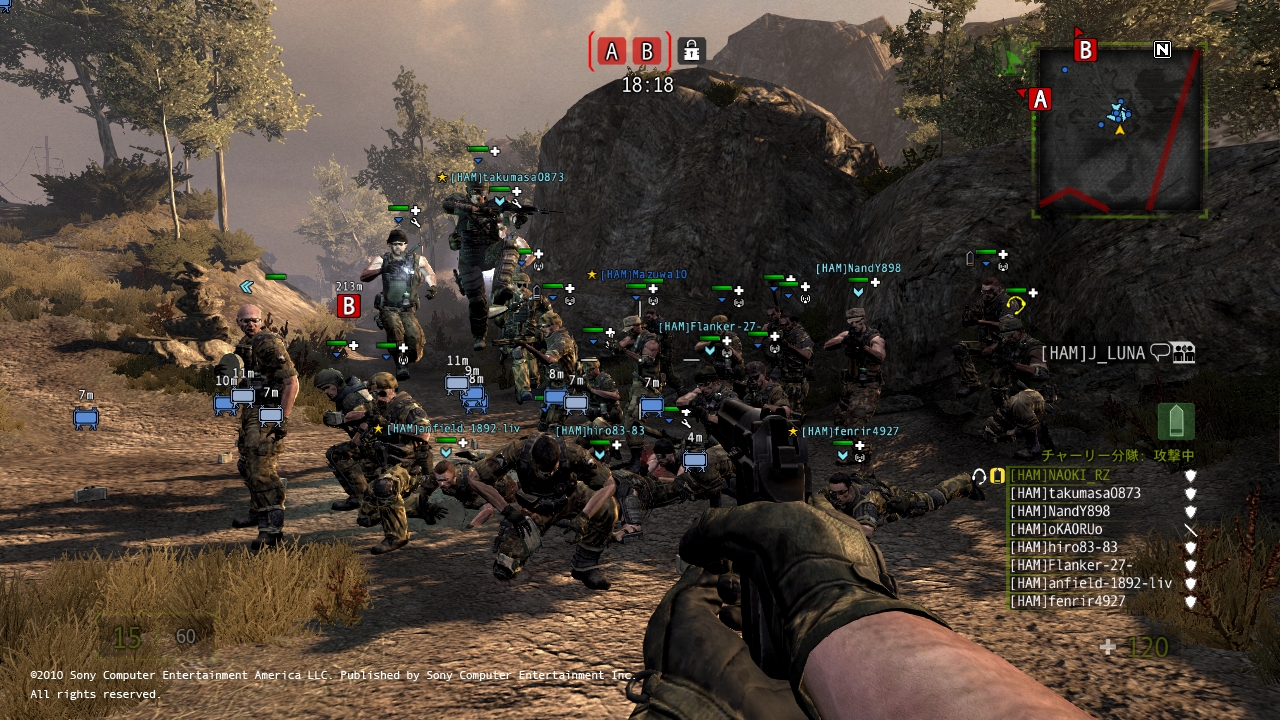
Task: Click the speech bubble icon next to J_LUNA
Action: tap(1160, 352)
